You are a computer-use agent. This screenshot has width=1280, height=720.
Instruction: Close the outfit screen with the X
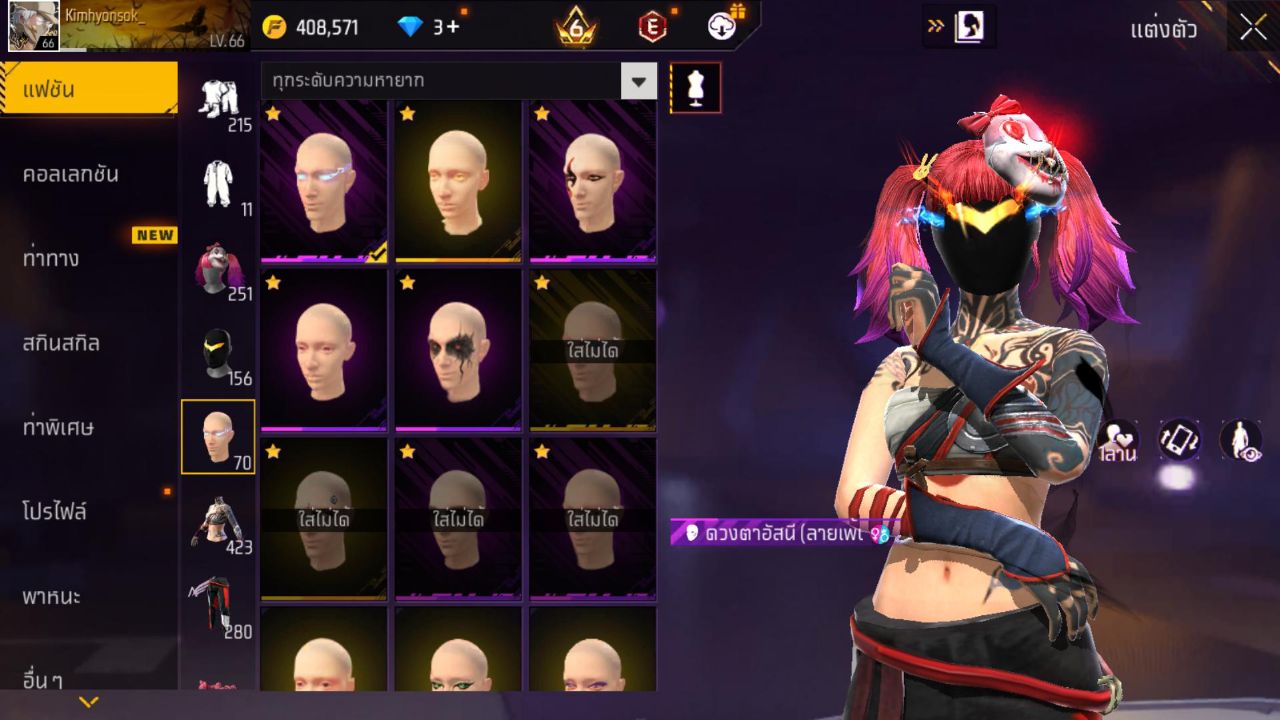pos(1253,28)
